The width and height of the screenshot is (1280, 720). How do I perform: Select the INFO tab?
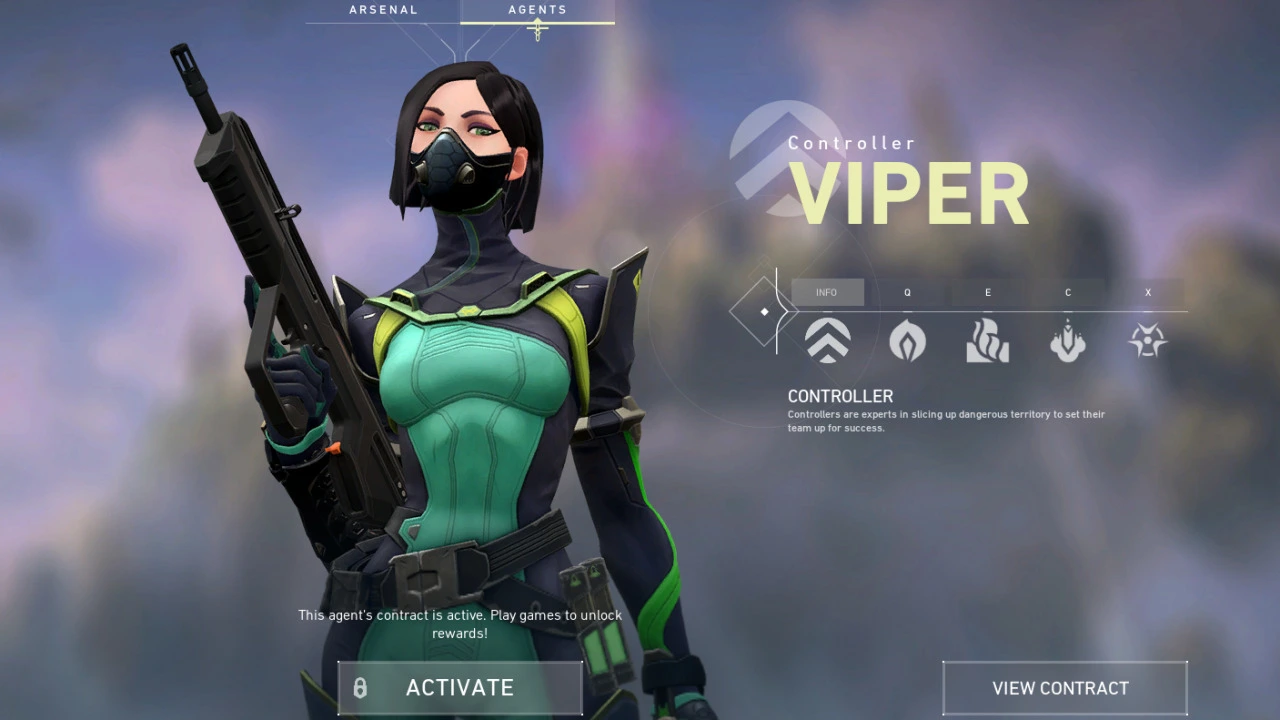826,292
